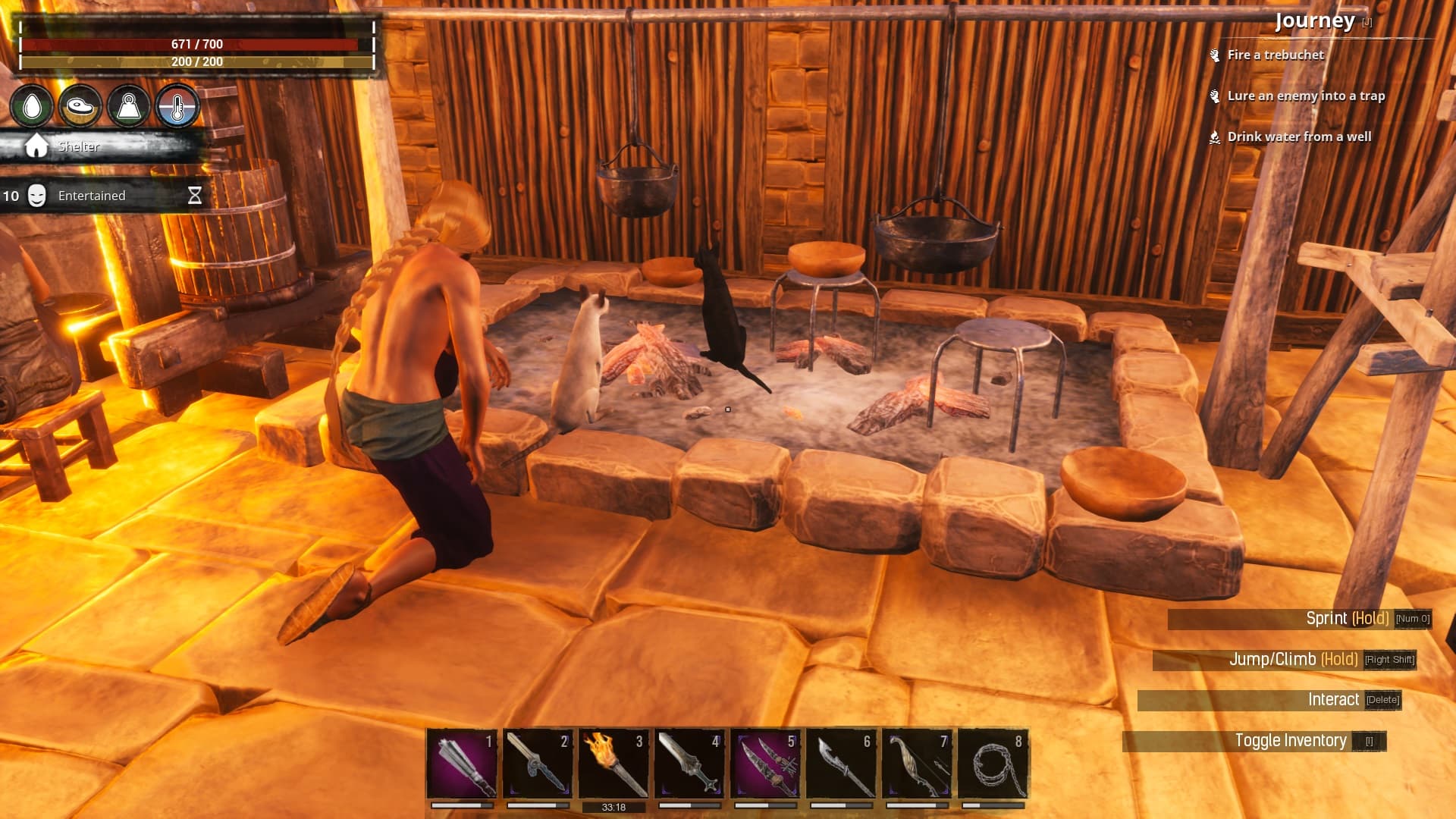Select the 'Drink water from a well' step
1456x819 pixels.
click(1299, 136)
